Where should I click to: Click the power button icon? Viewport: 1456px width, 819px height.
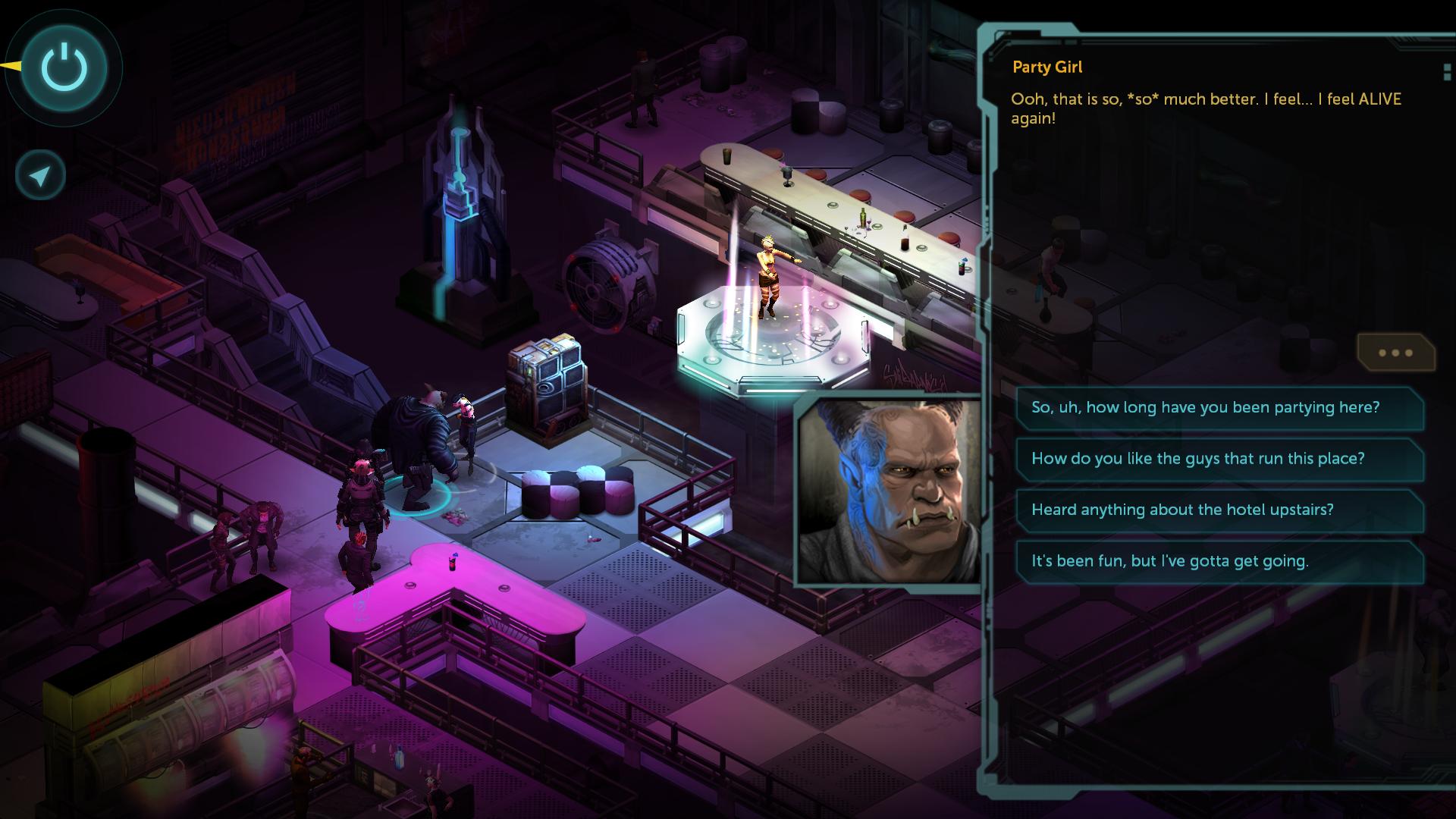pos(64,68)
